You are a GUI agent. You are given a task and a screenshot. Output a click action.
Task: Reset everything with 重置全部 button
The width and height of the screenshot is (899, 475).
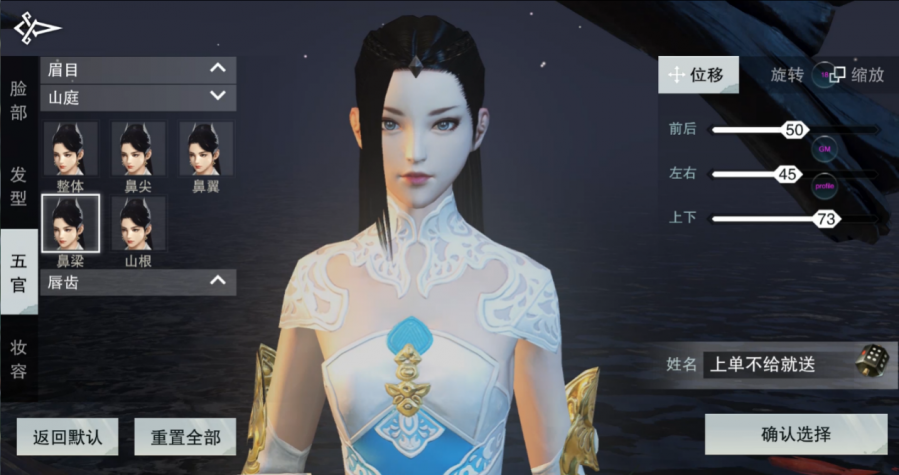coord(185,437)
